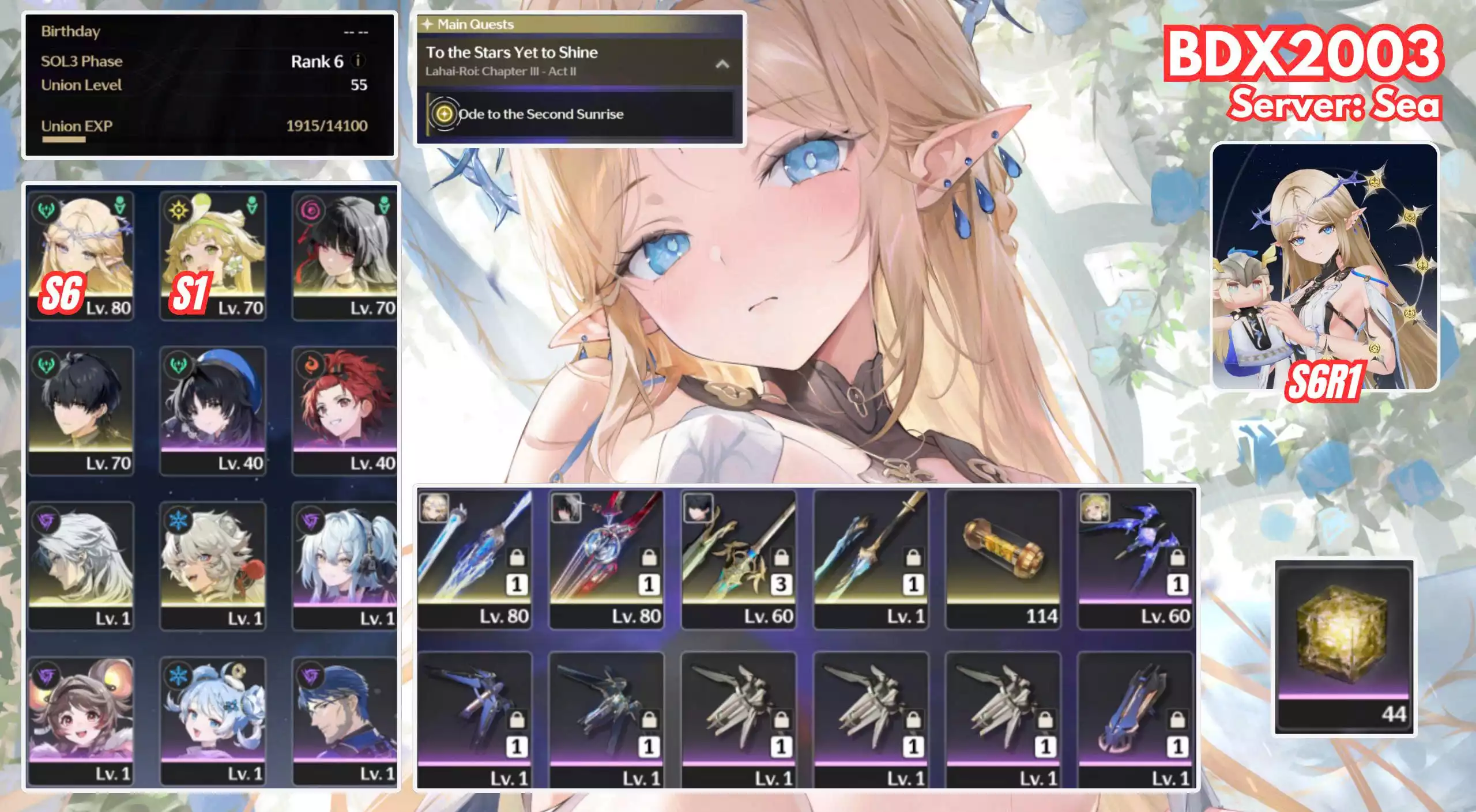1476x812 pixels.
Task: Click the golden cube item showing 44
Action: pos(1344,647)
